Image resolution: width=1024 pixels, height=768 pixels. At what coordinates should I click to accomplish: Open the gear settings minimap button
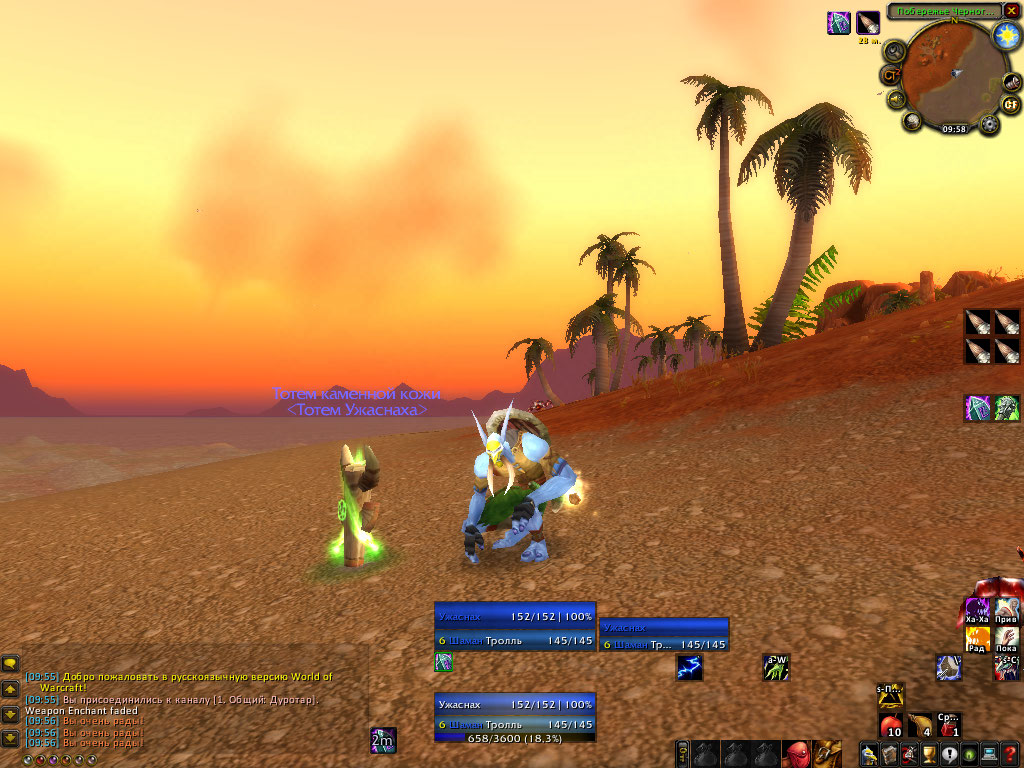point(990,124)
